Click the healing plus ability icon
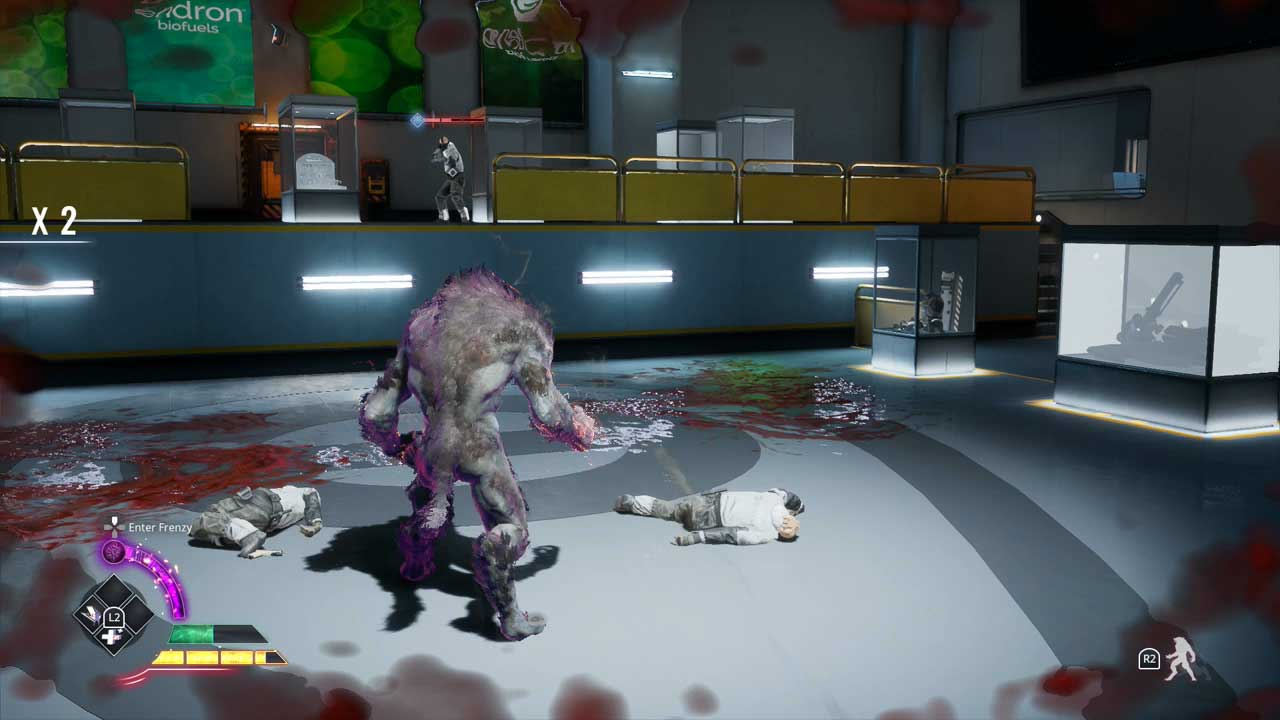 click(x=110, y=637)
